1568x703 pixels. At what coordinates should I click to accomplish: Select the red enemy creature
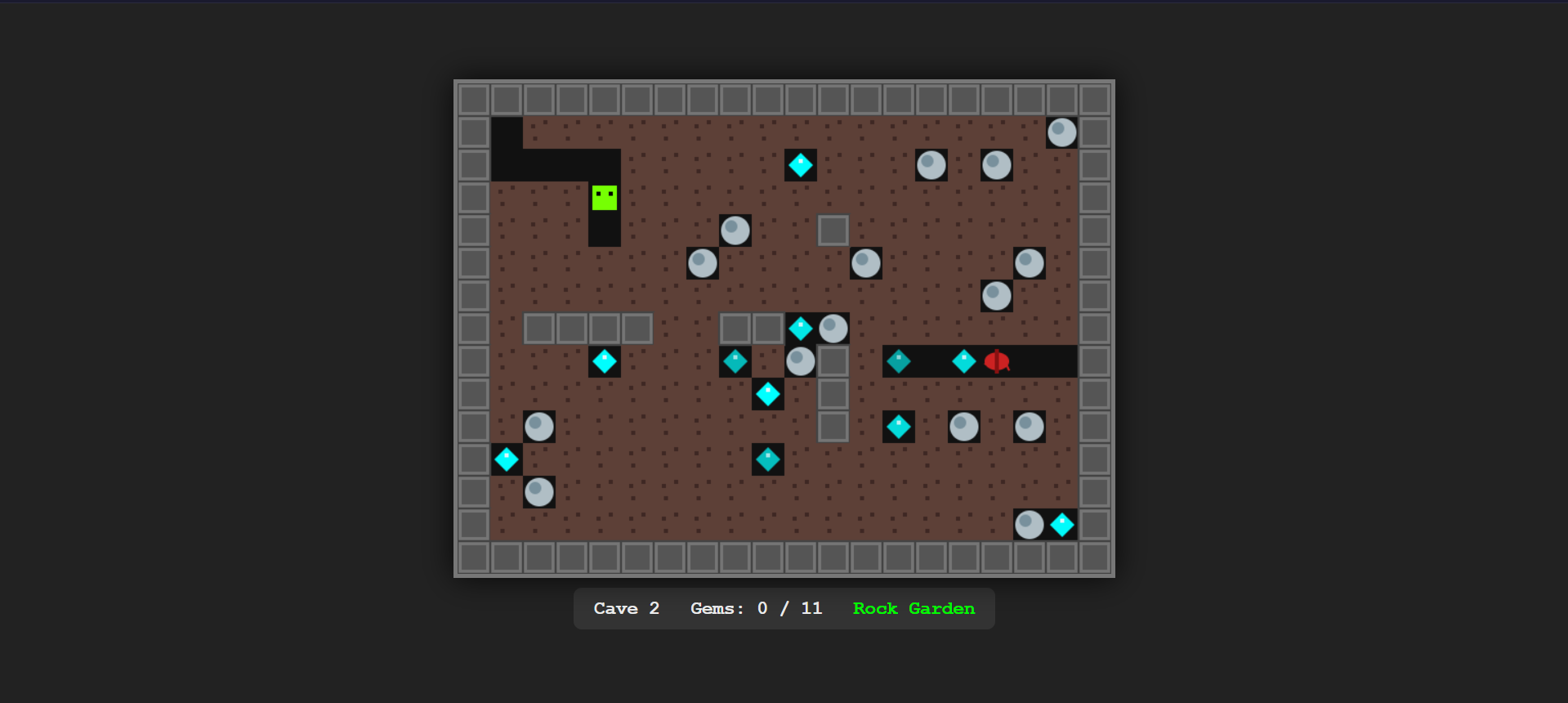pos(997,362)
